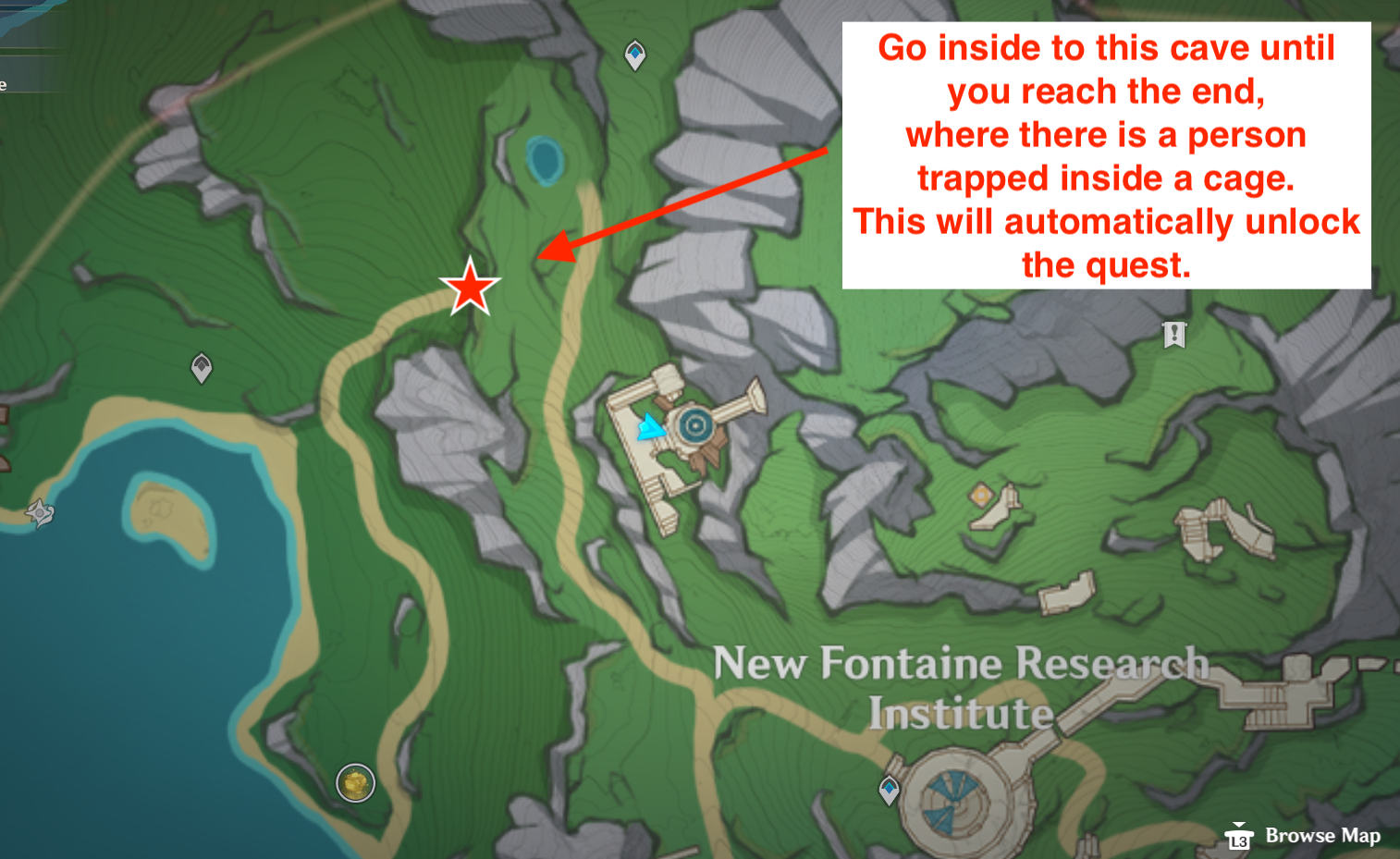Viewport: 1400px width, 859px height.
Task: Select the quest banner flag marker on the right
Action: tap(1174, 336)
